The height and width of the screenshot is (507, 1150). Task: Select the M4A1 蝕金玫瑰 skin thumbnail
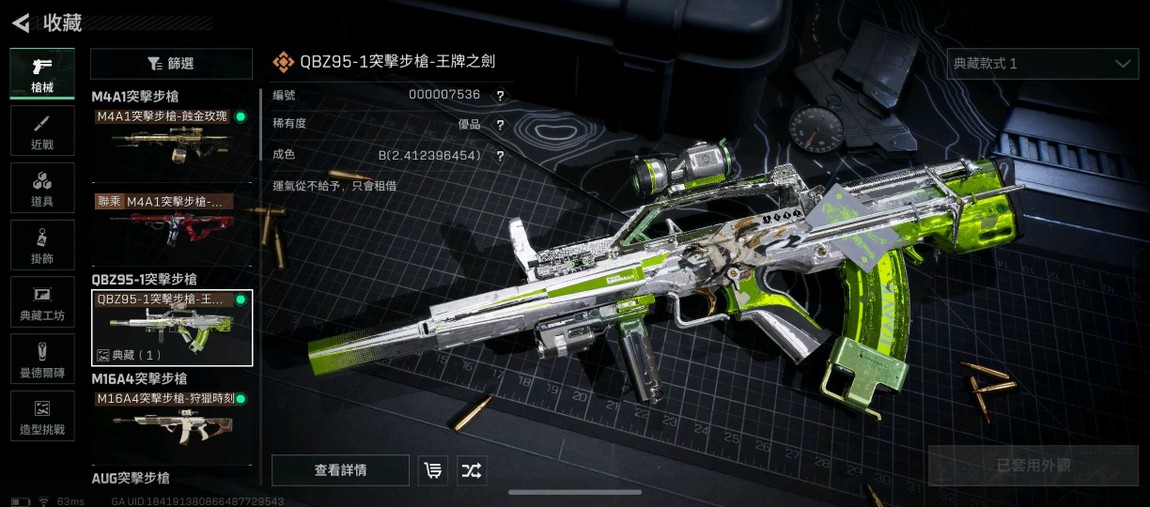coord(171,137)
